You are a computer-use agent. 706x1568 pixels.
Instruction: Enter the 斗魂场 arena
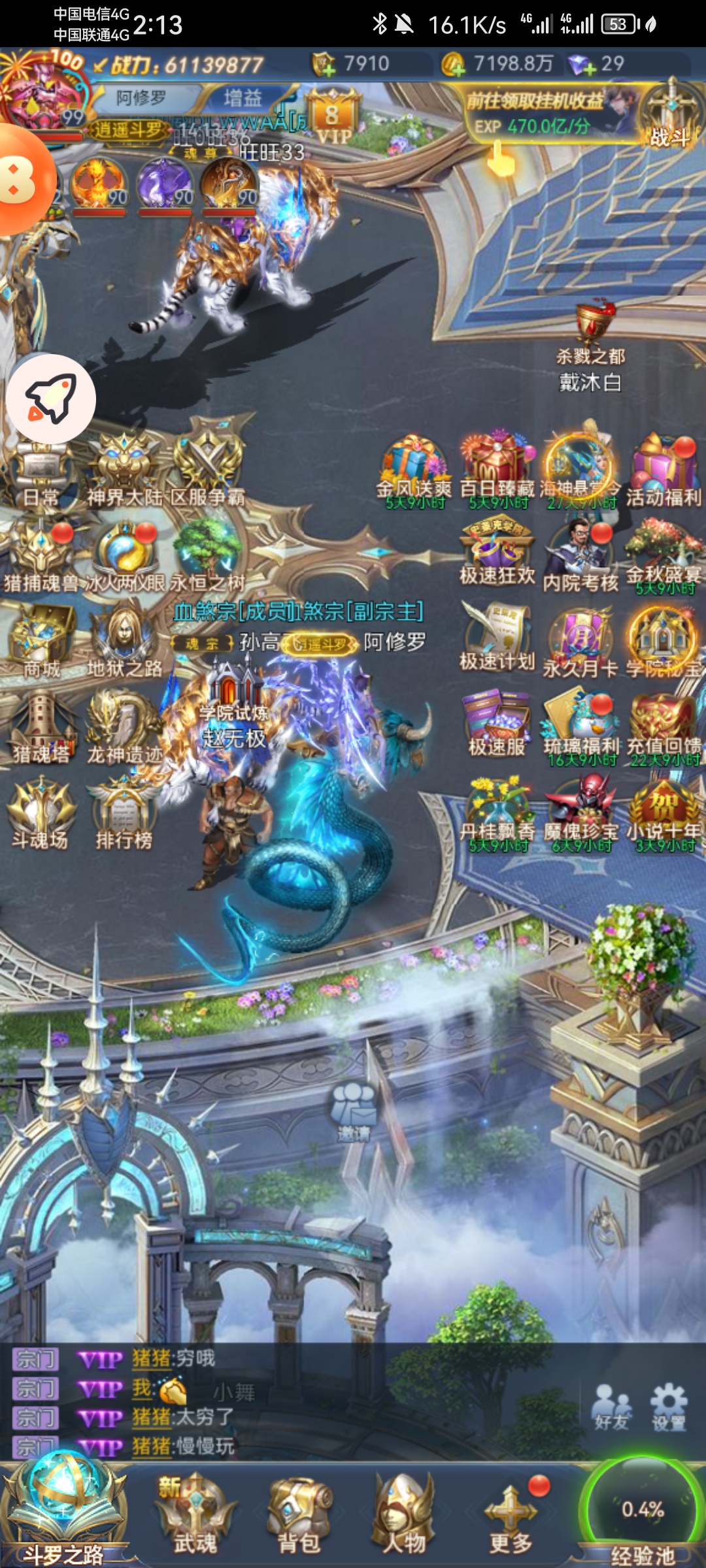click(41, 815)
